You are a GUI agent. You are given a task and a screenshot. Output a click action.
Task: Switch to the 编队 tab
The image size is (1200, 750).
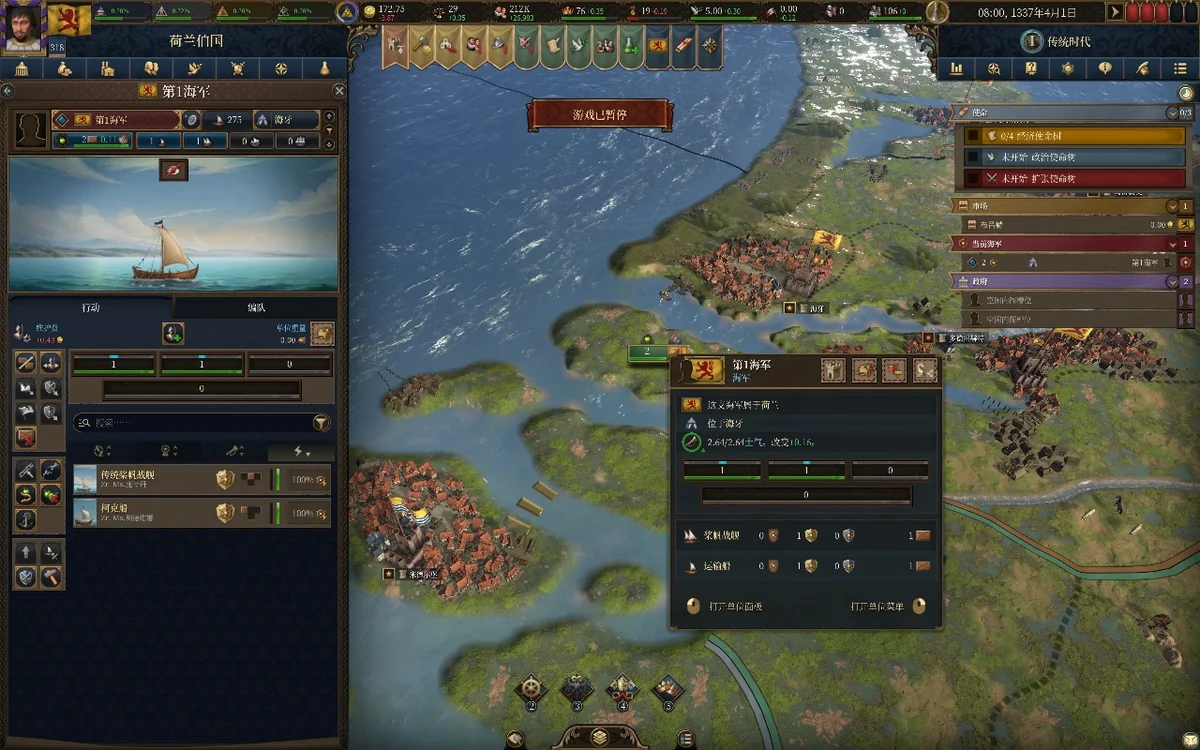[256, 307]
